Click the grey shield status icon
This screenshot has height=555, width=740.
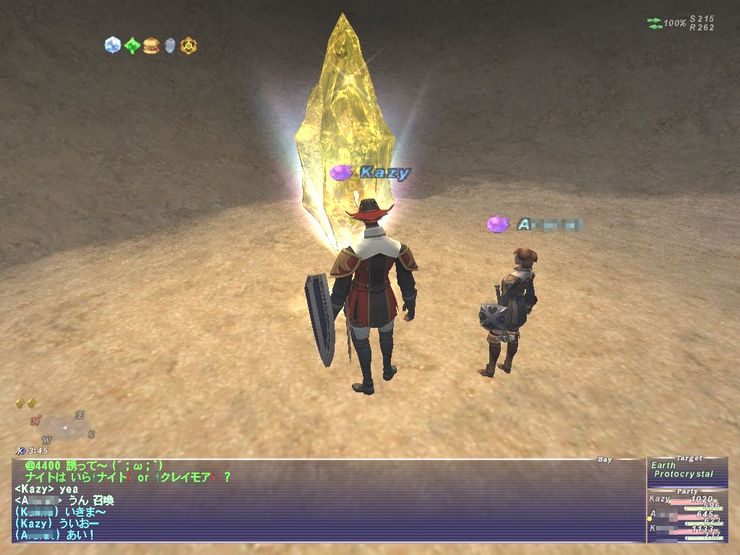pos(170,45)
